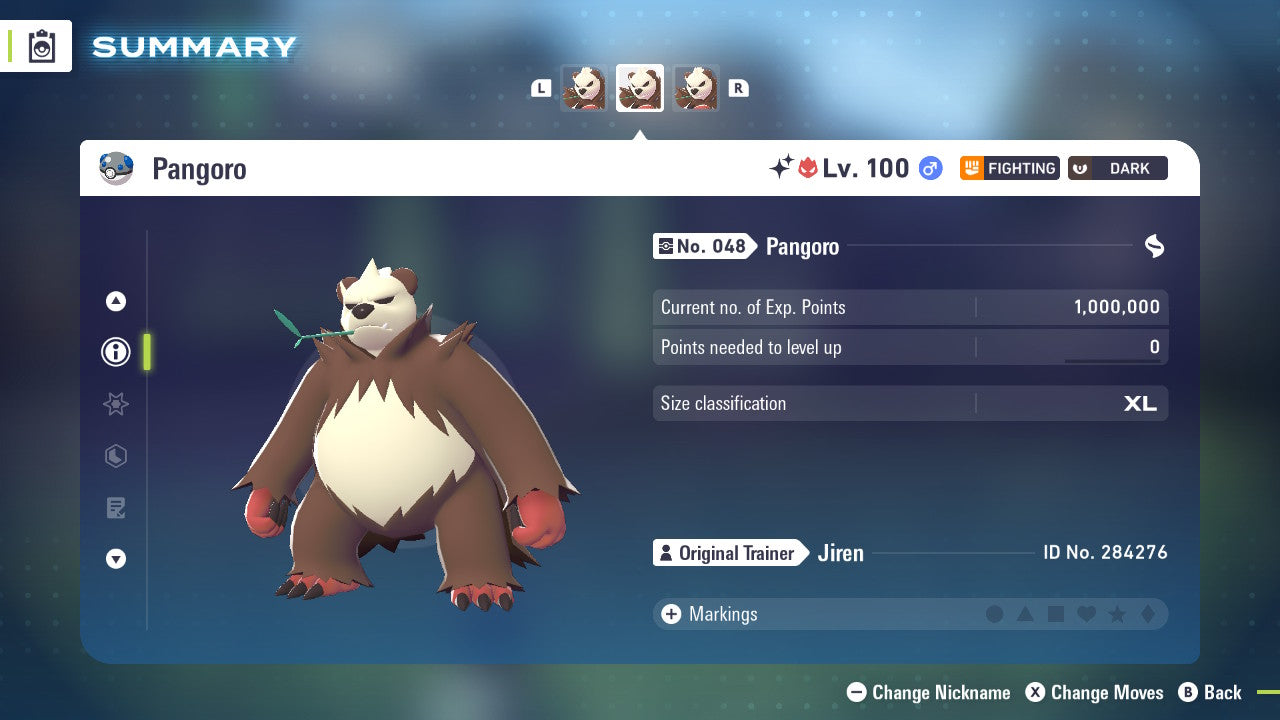Screen dimensions: 1280x720
Task: Open the memo page icon in sidebar
Action: click(115, 508)
